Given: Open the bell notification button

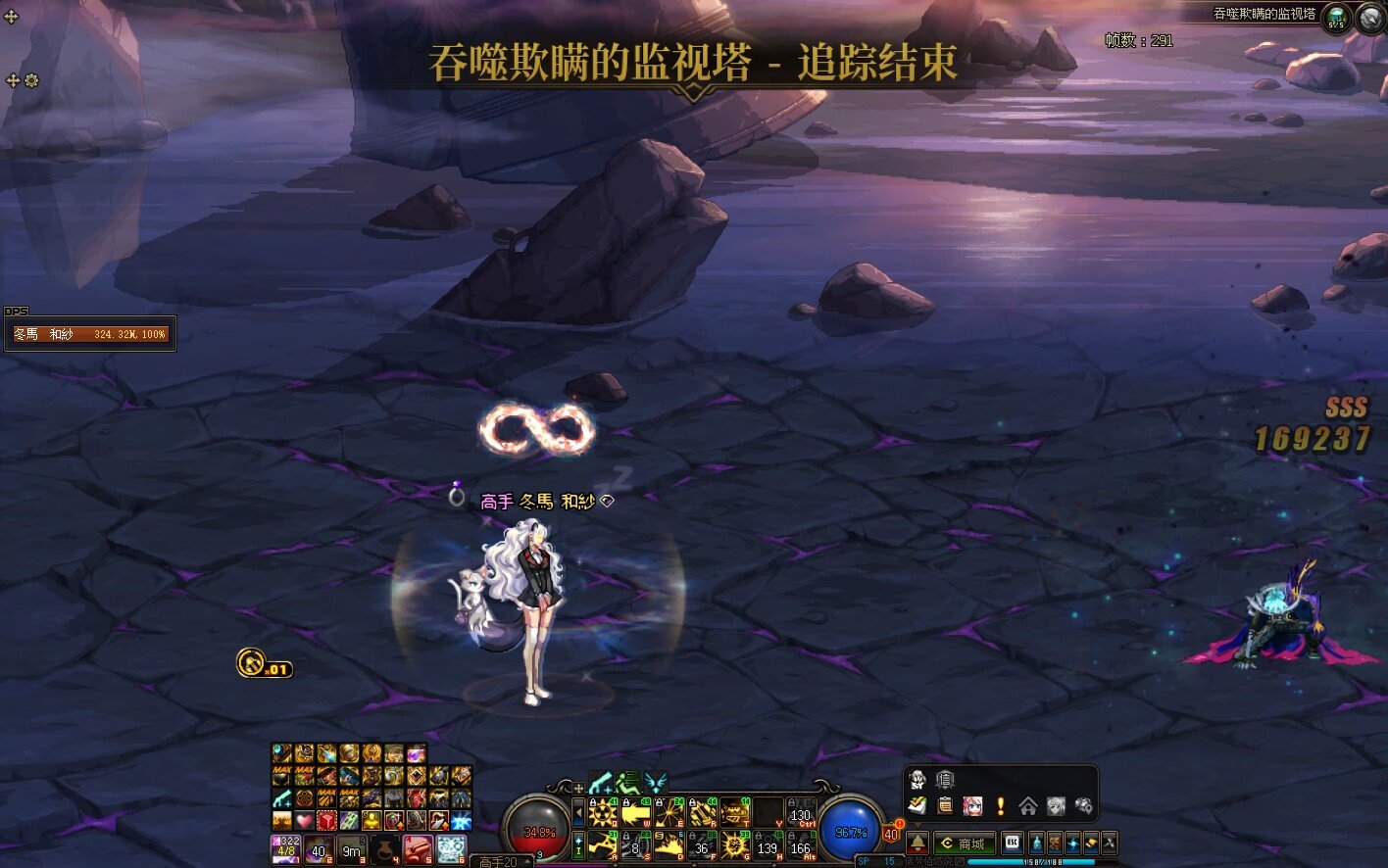Looking at the screenshot, I should (x=917, y=844).
